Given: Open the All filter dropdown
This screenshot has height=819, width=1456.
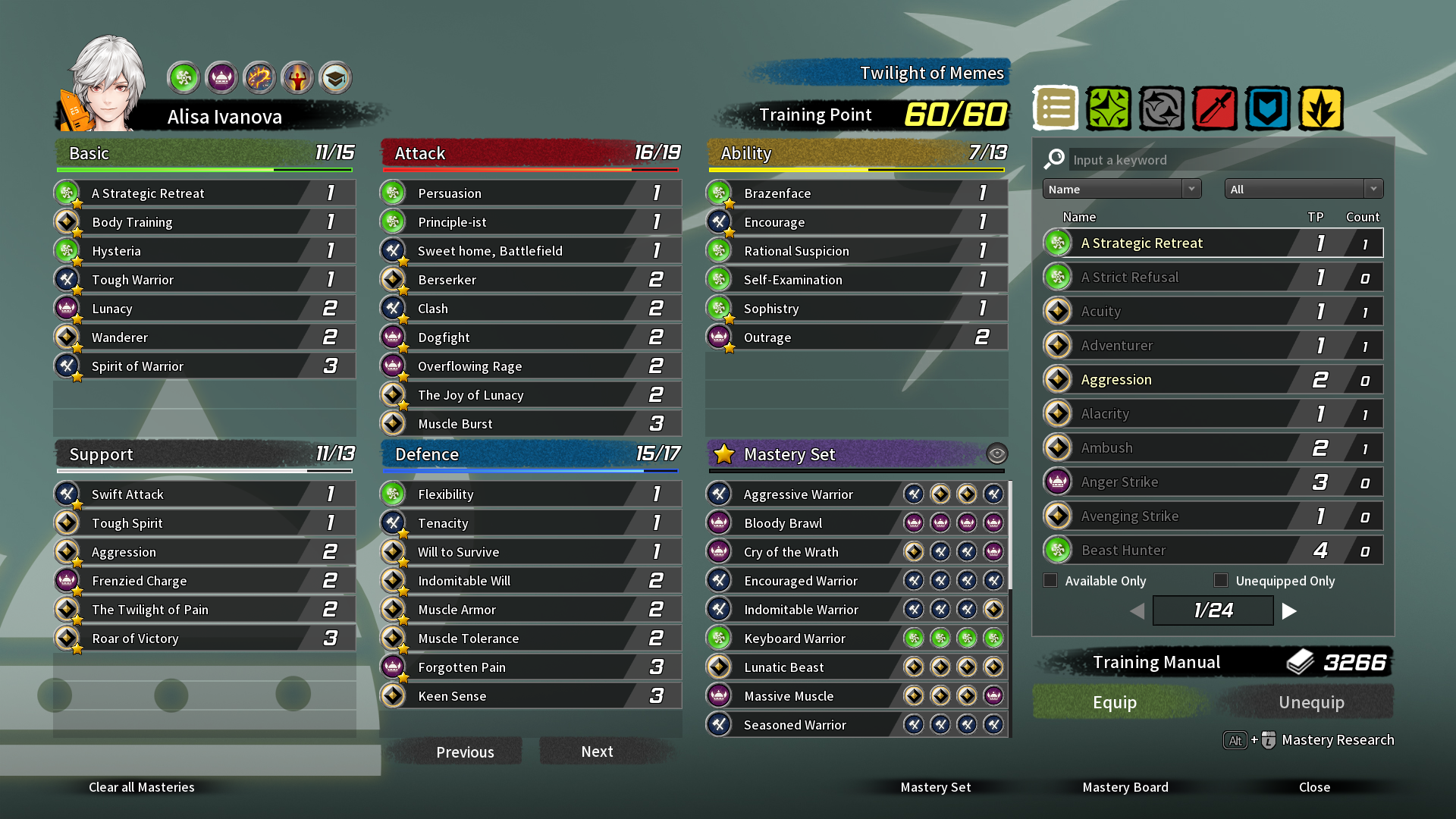Looking at the screenshot, I should tap(1303, 189).
